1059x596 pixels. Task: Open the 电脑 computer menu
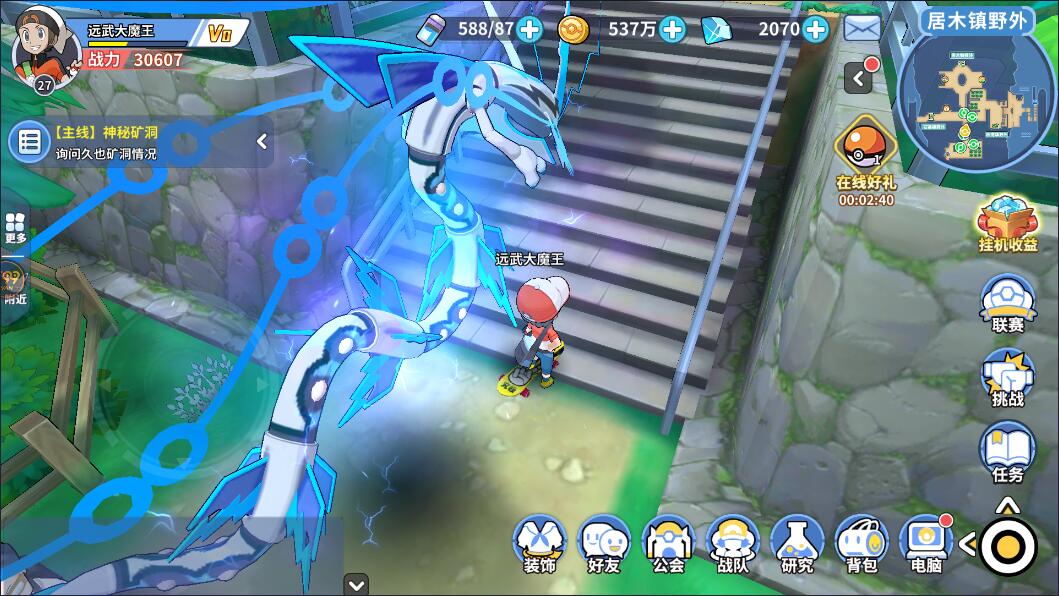coord(925,545)
